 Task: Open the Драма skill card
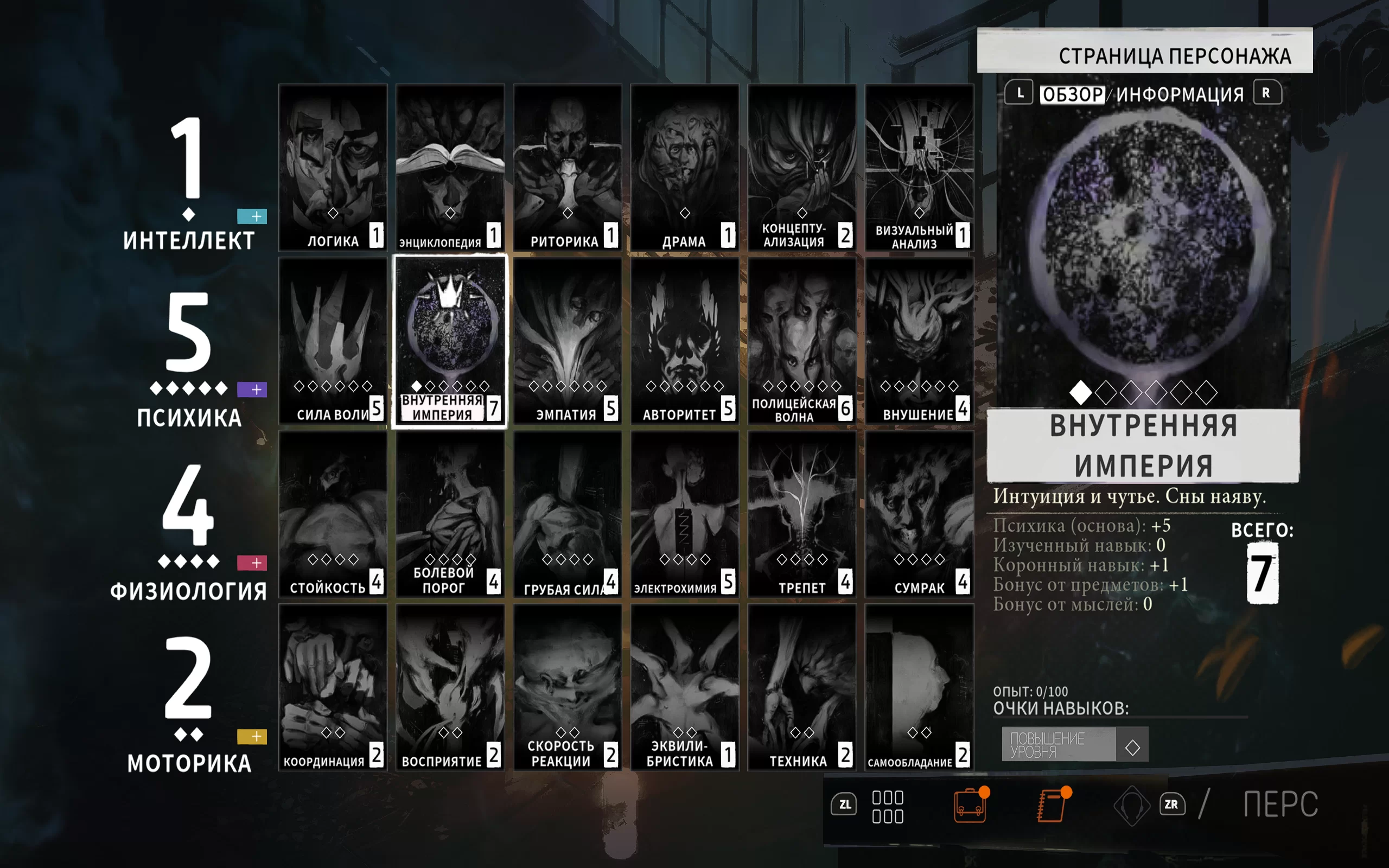(x=685, y=168)
